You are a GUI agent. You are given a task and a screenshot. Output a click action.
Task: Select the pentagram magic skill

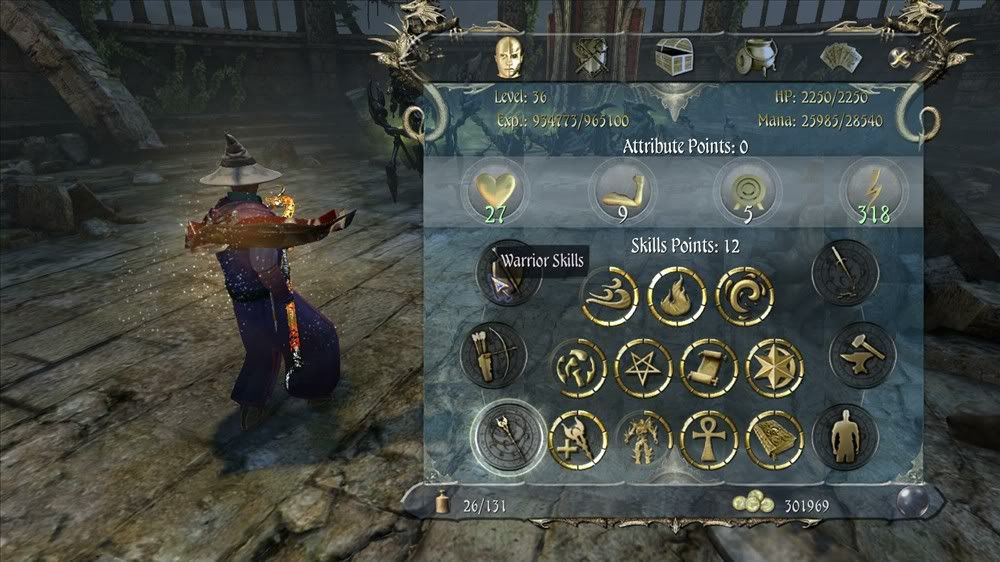643,368
